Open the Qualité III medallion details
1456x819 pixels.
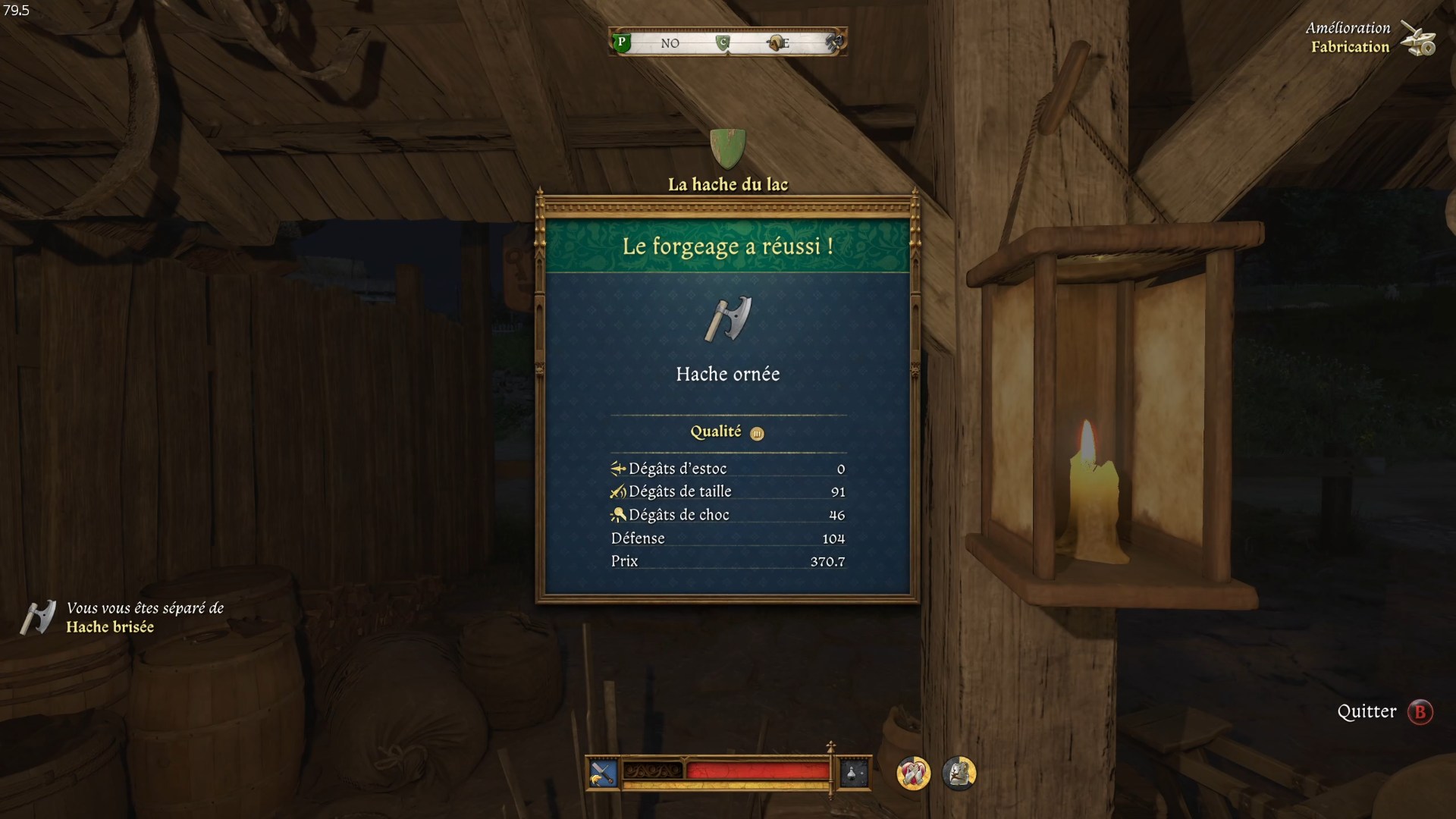(755, 432)
